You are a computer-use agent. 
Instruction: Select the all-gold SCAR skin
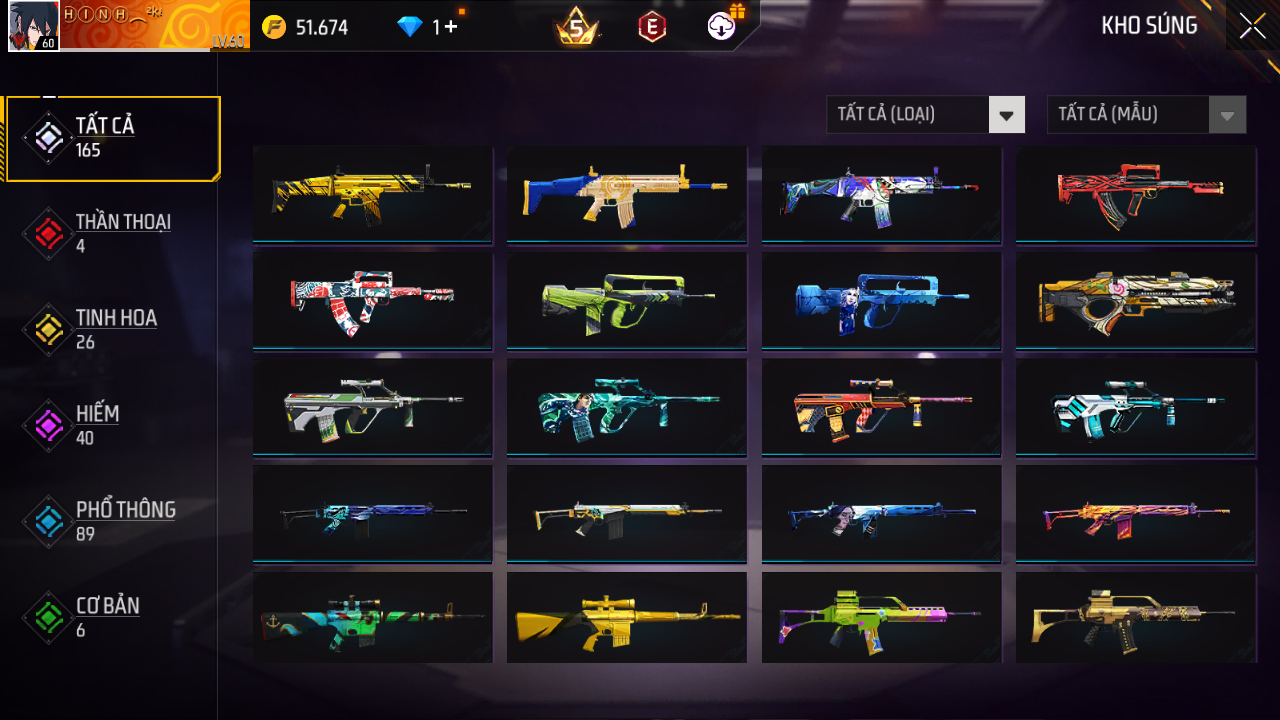point(372,193)
